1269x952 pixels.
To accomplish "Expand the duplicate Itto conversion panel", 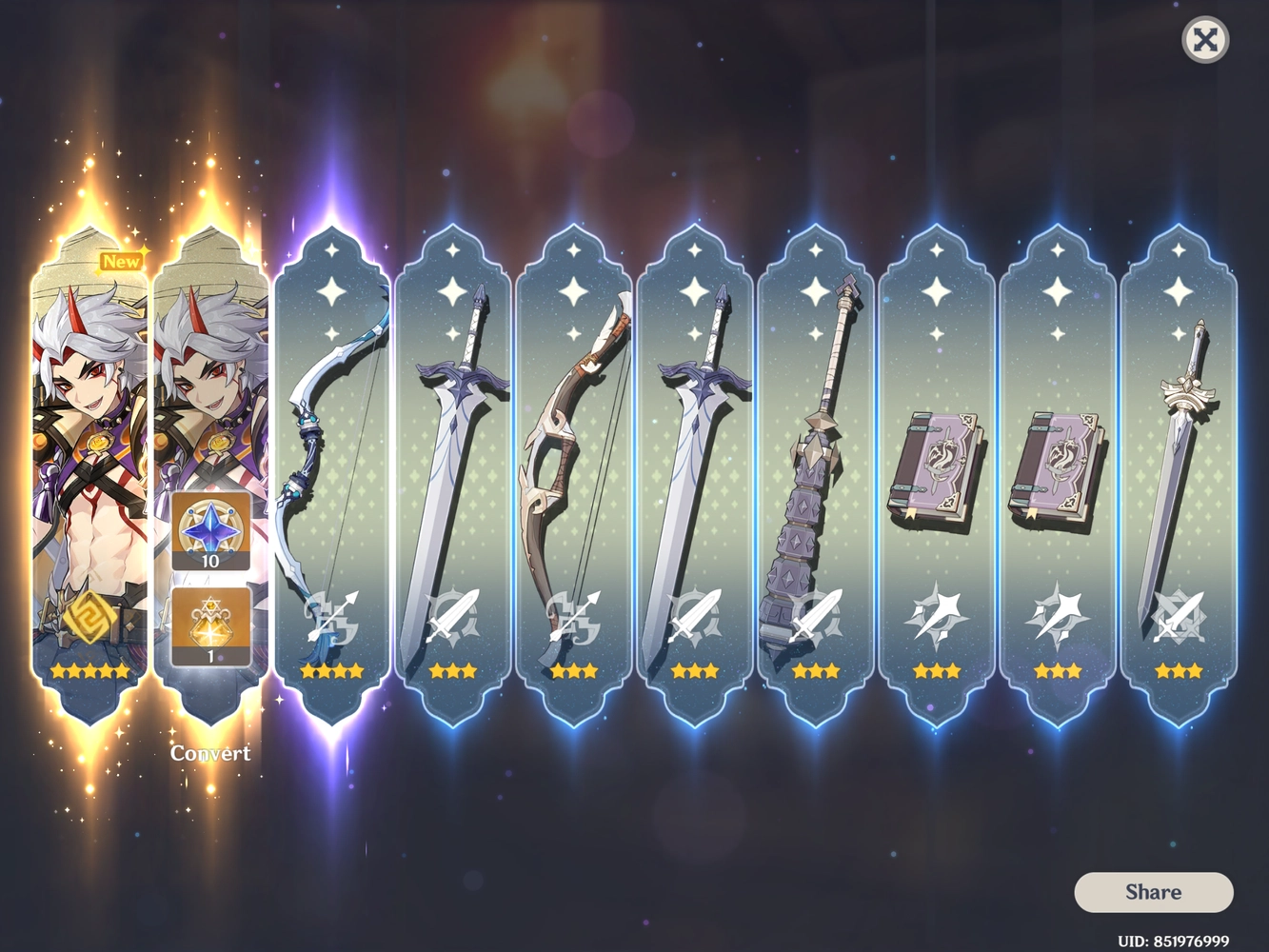I will 211,457.
